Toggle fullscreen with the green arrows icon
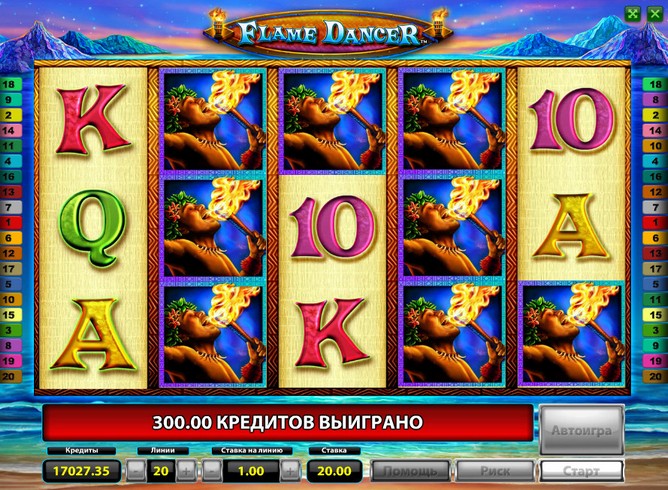This screenshot has height=490, width=668. [x=631, y=13]
